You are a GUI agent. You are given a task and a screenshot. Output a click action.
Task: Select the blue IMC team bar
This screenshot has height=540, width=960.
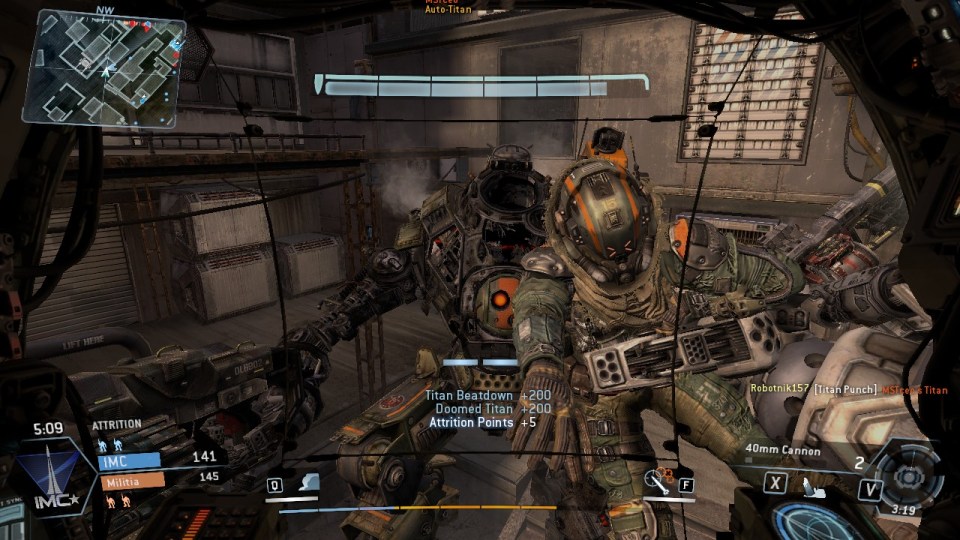point(130,461)
